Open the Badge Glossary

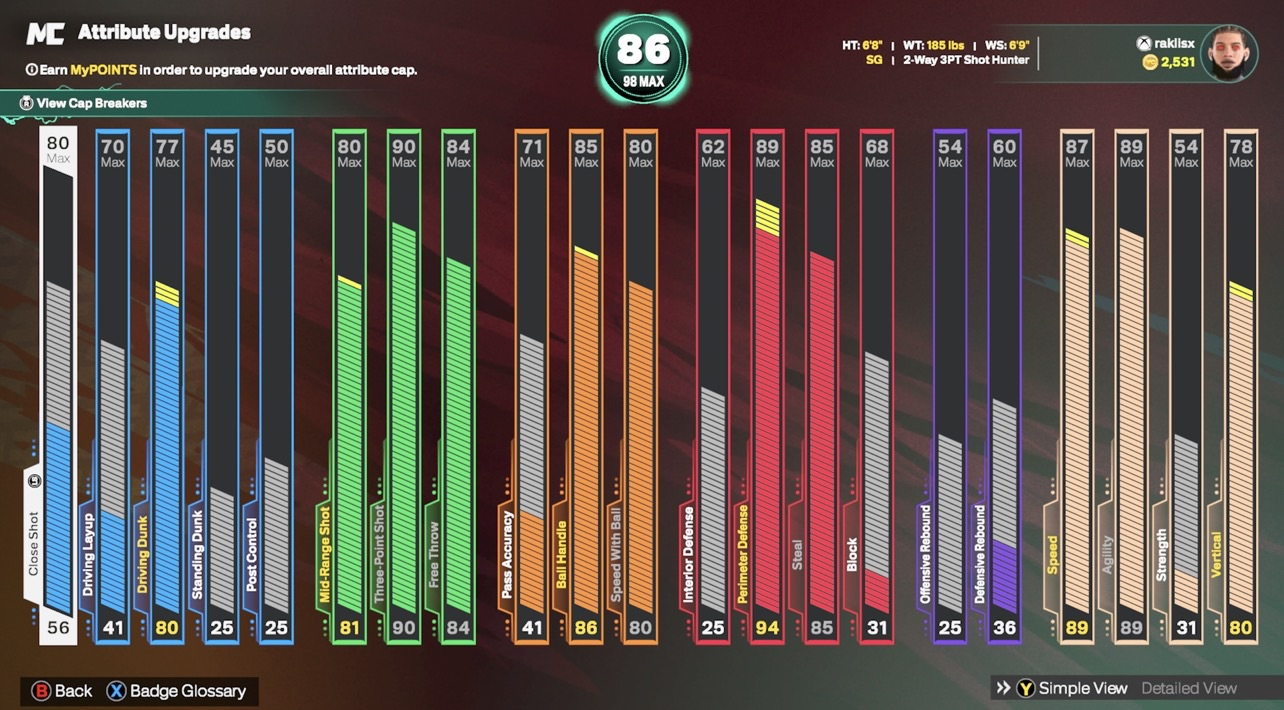coord(176,691)
